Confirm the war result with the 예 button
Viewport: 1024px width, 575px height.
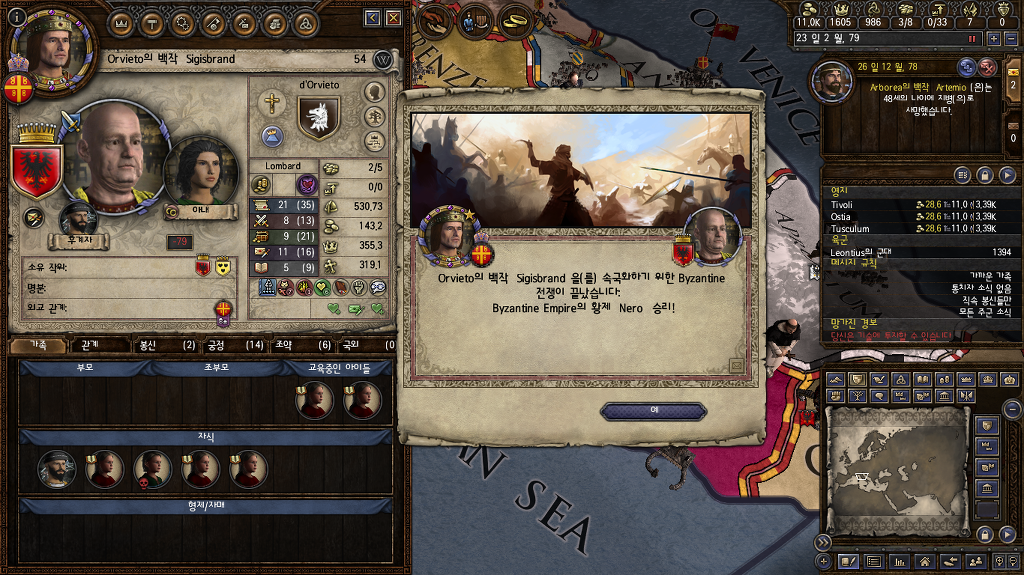(x=653, y=411)
